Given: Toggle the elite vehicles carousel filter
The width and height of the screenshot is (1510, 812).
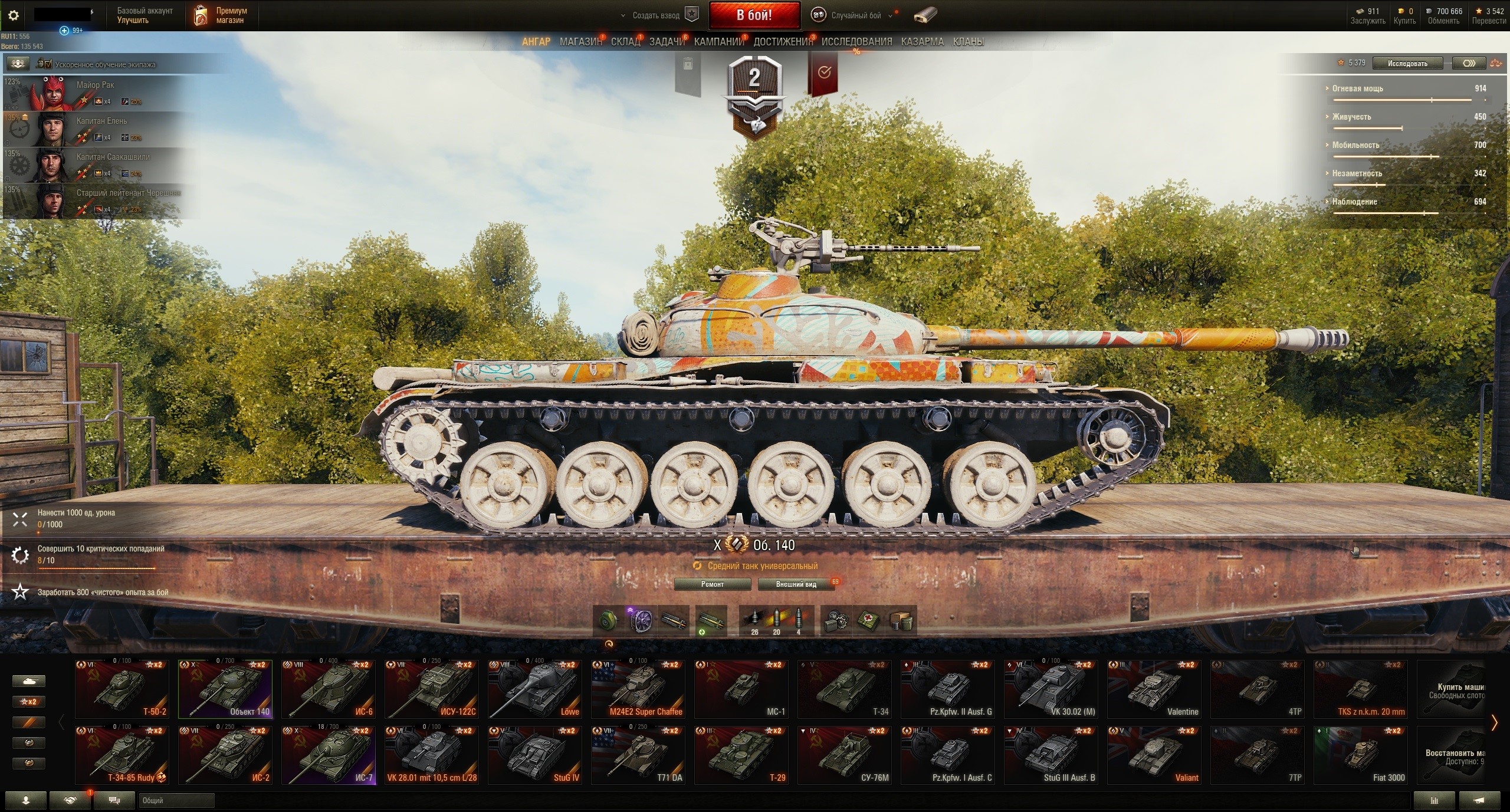Looking at the screenshot, I should (28, 742).
